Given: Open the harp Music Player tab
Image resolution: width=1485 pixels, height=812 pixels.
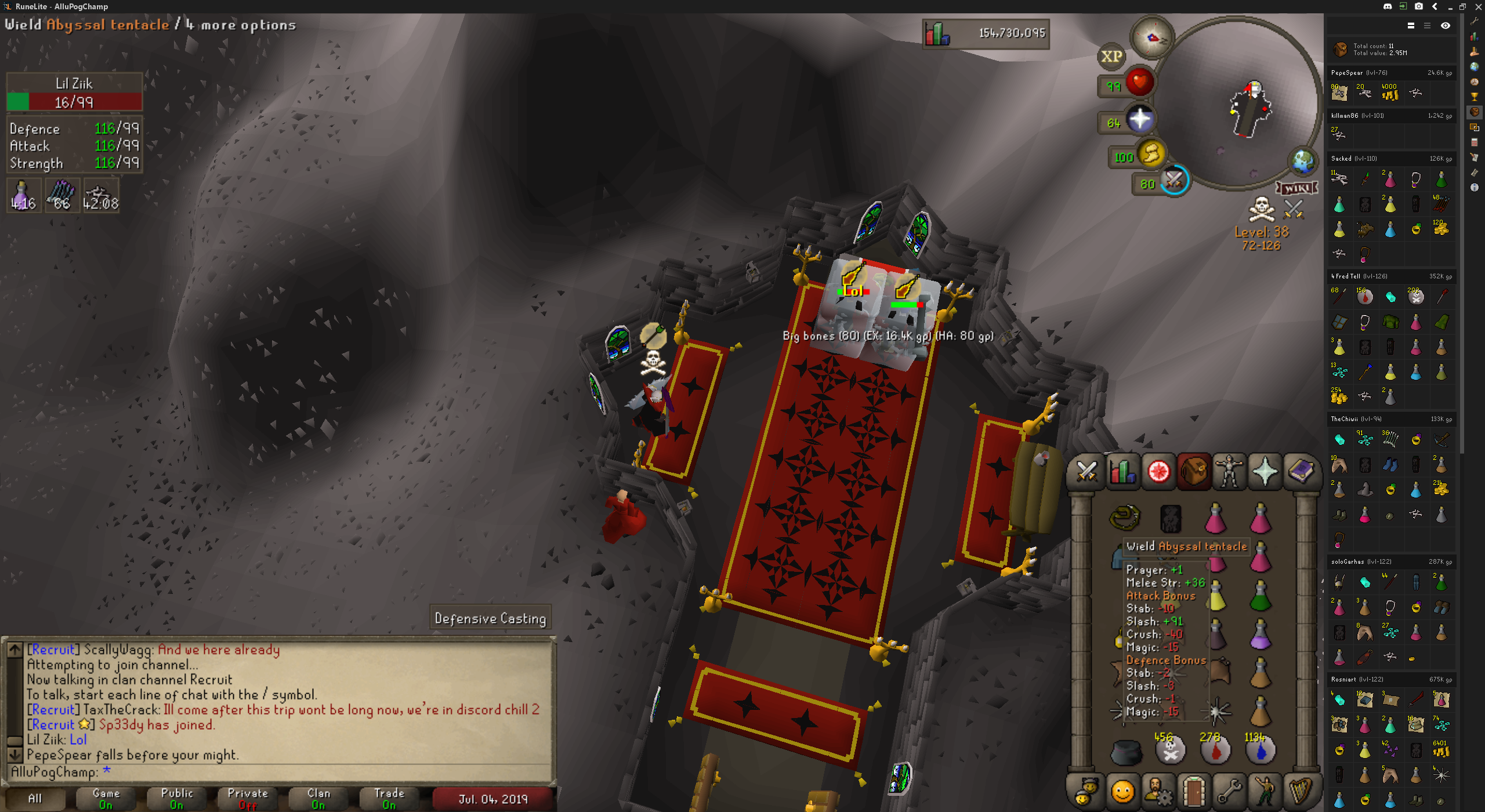Looking at the screenshot, I should click(1301, 791).
